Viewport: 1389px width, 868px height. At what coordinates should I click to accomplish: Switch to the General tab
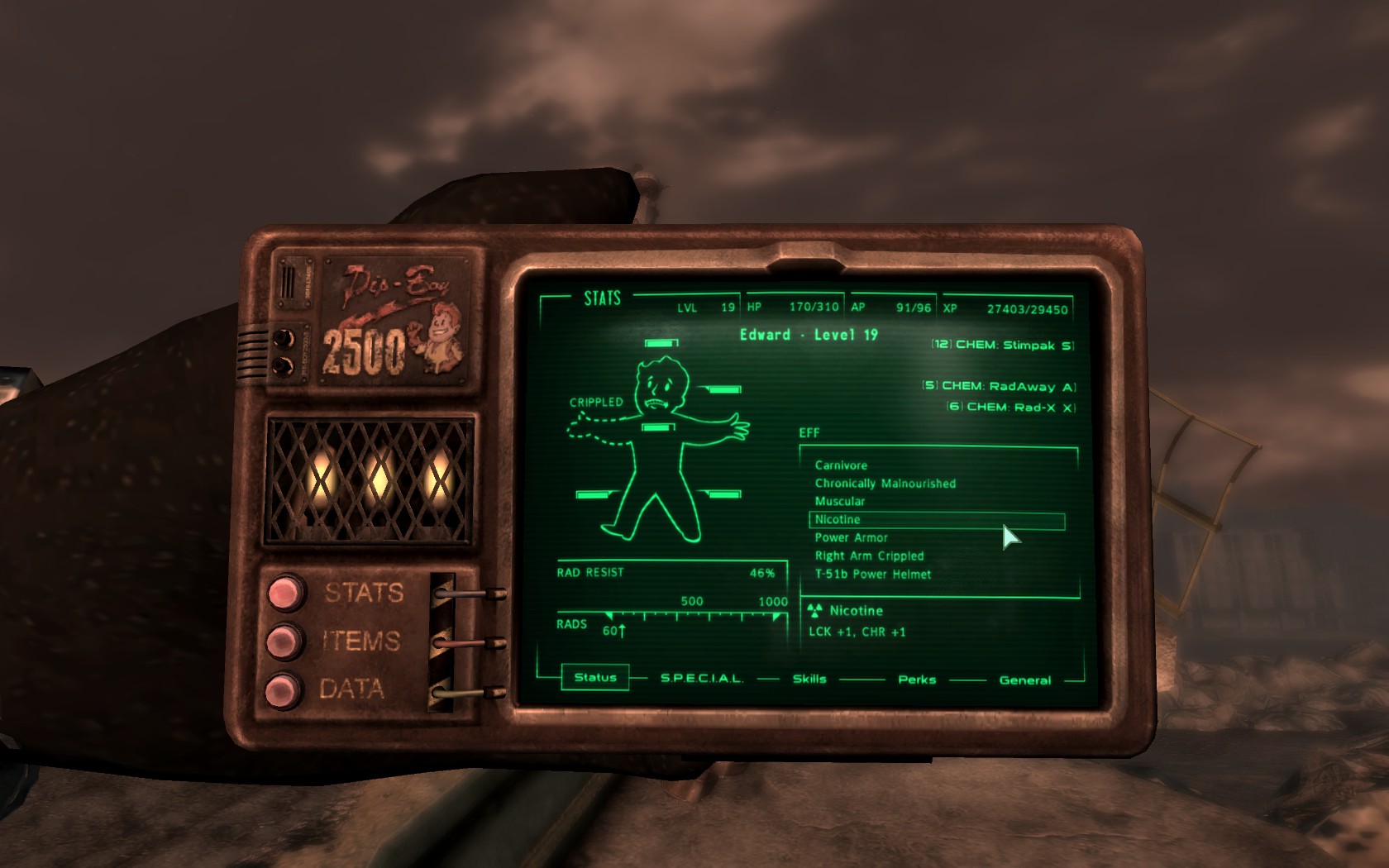point(1025,680)
